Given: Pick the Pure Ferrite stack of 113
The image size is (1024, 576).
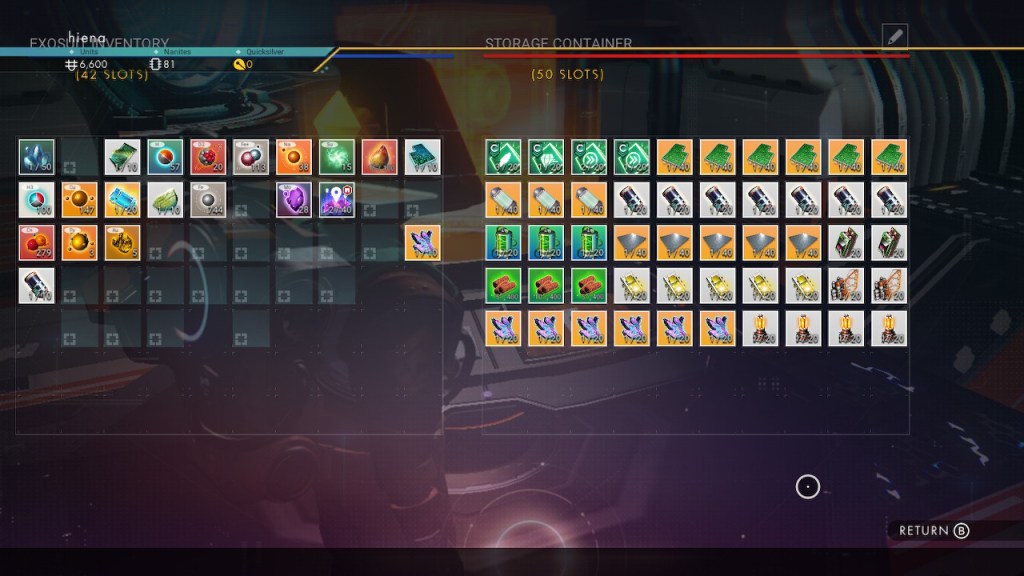Looking at the screenshot, I should (251, 156).
